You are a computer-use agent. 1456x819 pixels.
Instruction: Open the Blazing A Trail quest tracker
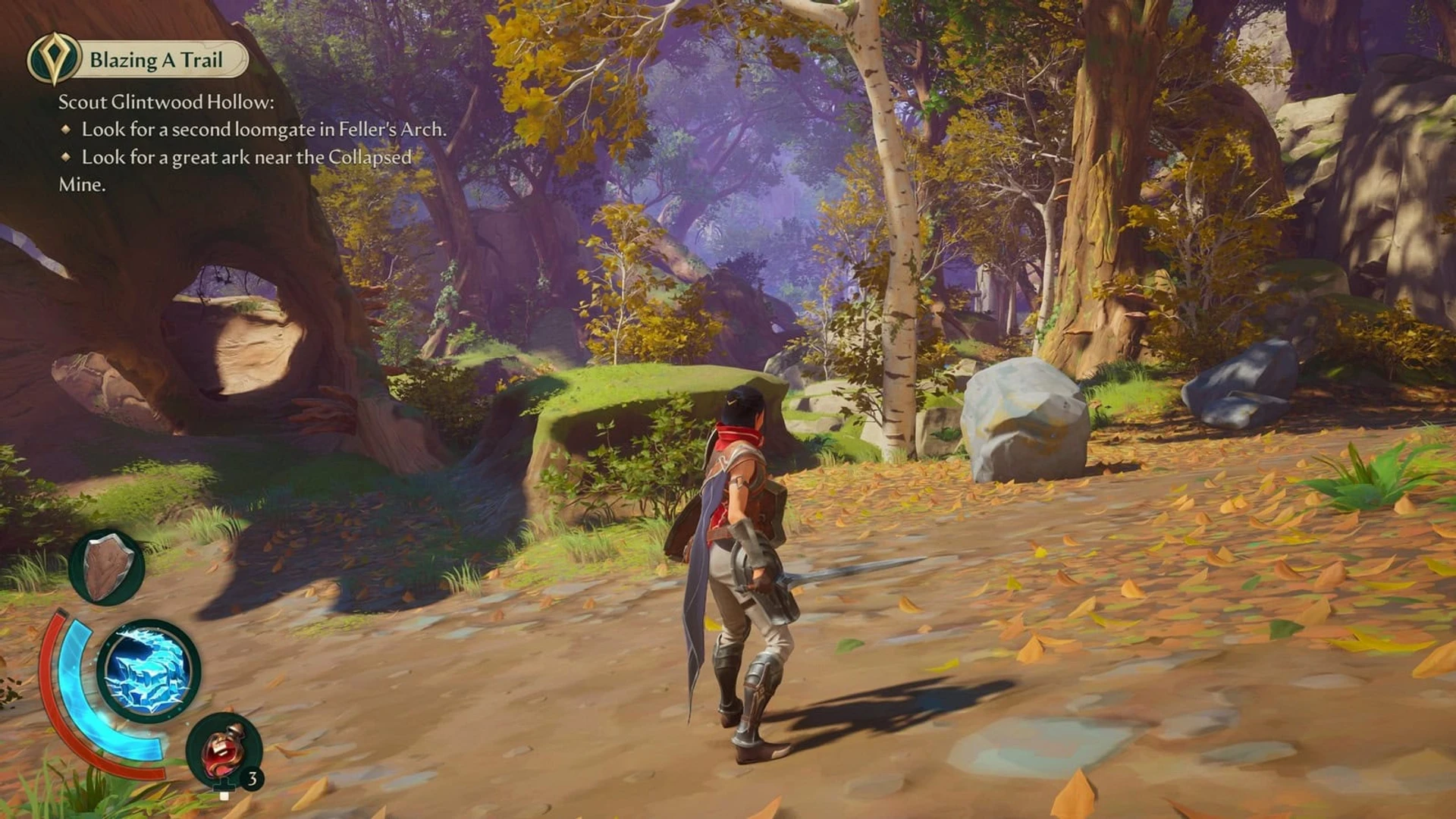click(156, 60)
